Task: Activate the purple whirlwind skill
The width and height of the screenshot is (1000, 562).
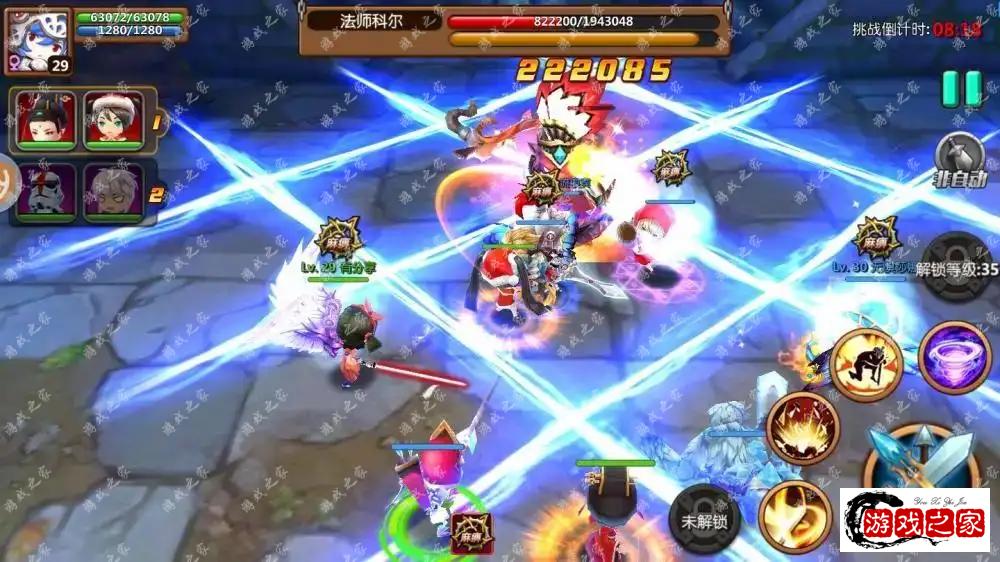Action: tap(953, 357)
